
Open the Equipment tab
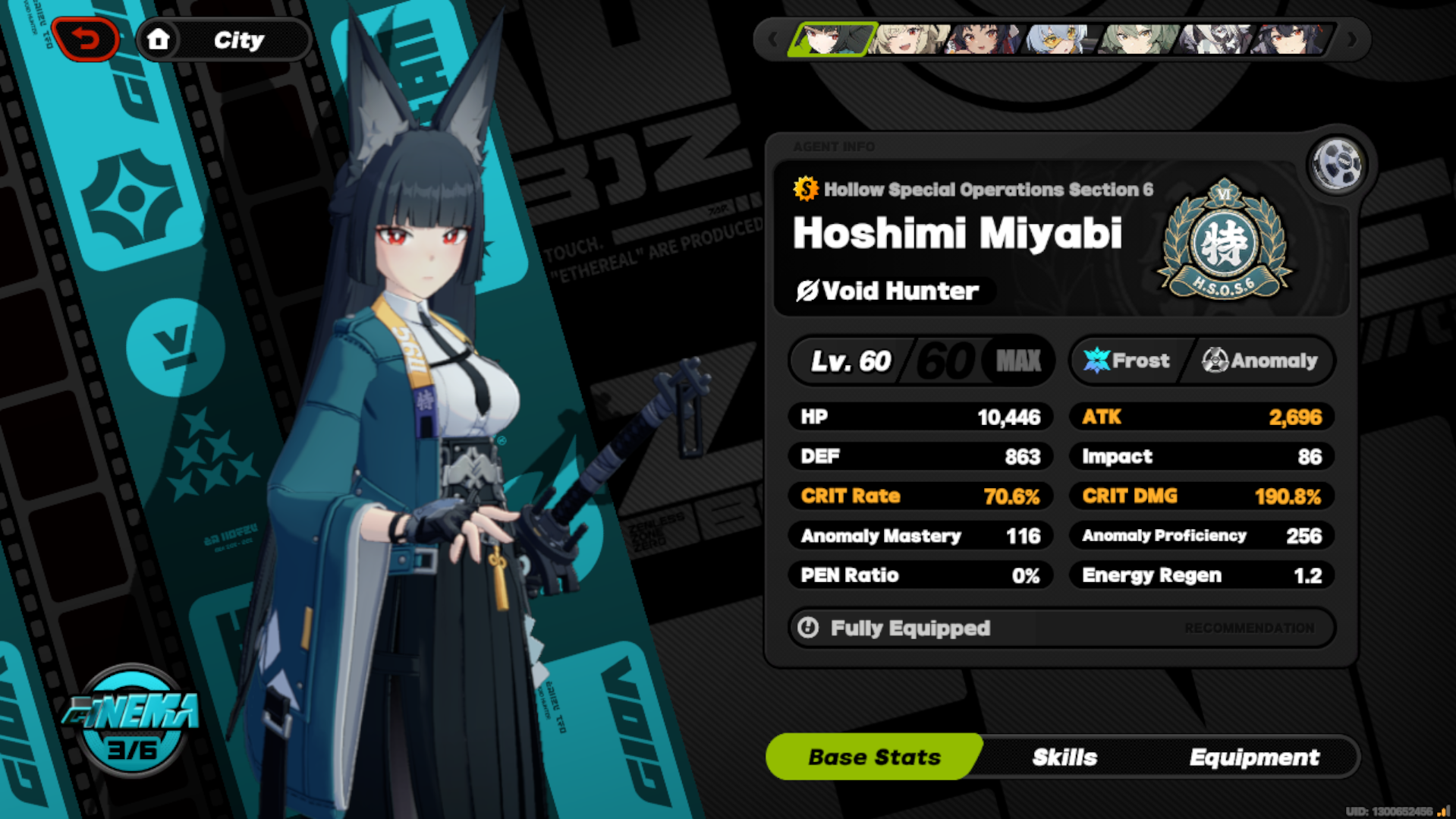[1255, 756]
